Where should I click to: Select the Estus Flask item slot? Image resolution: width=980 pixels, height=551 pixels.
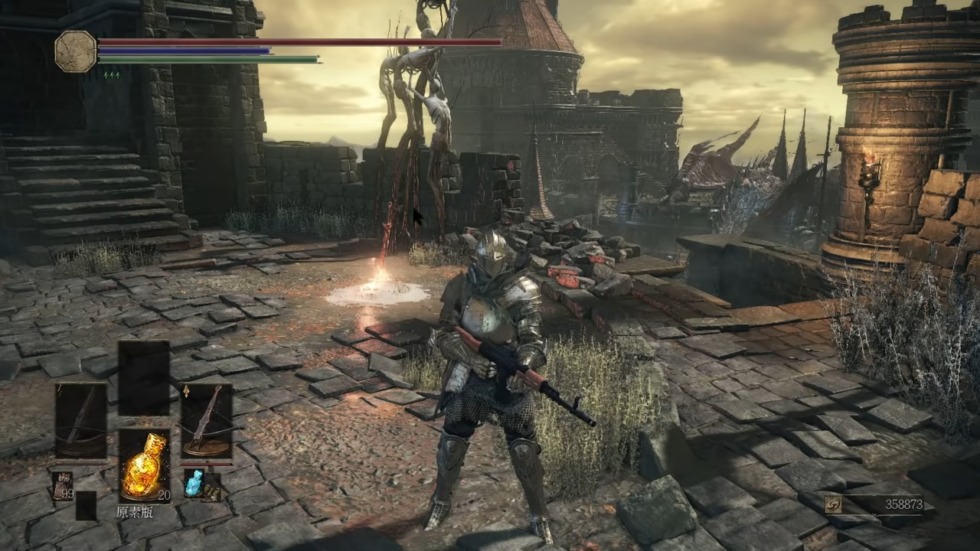144,465
